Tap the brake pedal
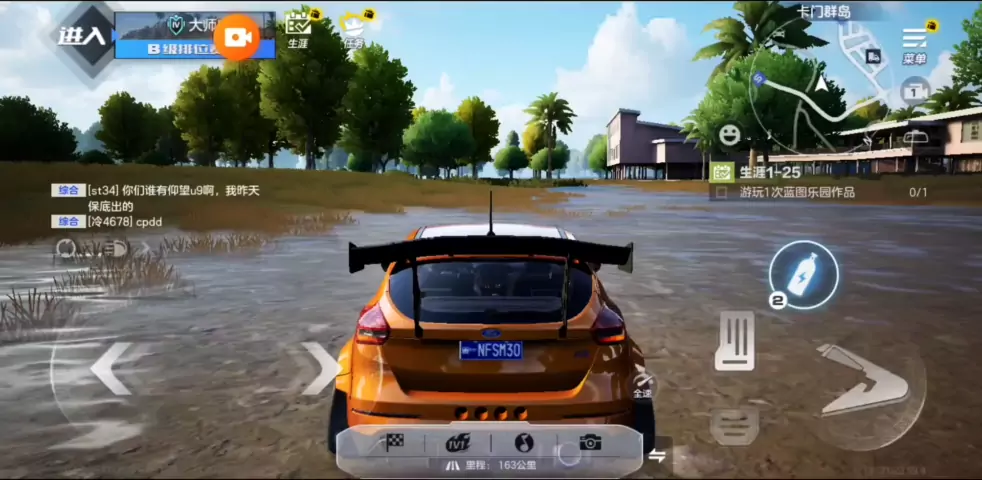 pyautogui.click(x=734, y=423)
